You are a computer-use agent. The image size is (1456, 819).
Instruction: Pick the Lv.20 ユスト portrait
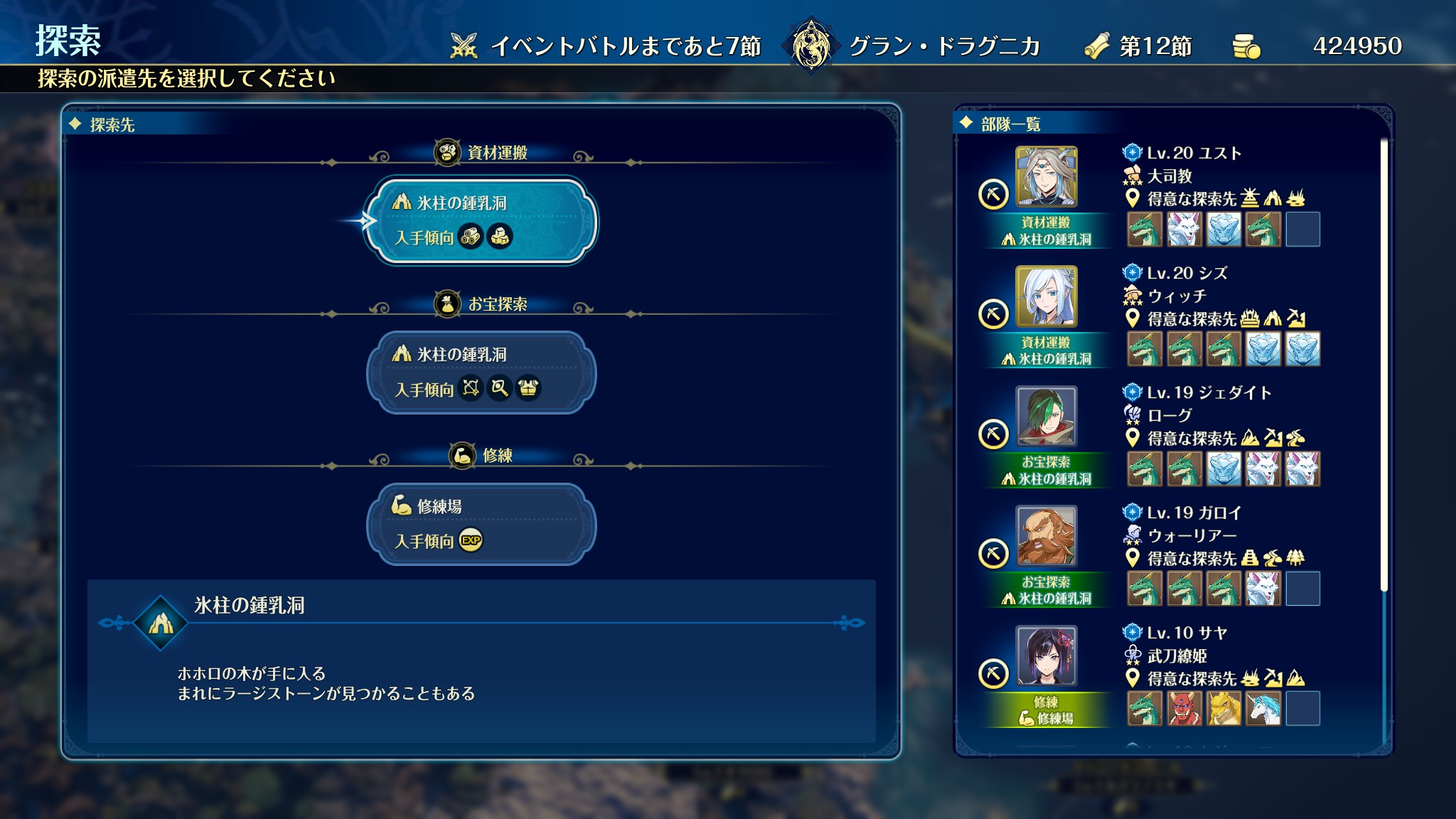point(1046,177)
